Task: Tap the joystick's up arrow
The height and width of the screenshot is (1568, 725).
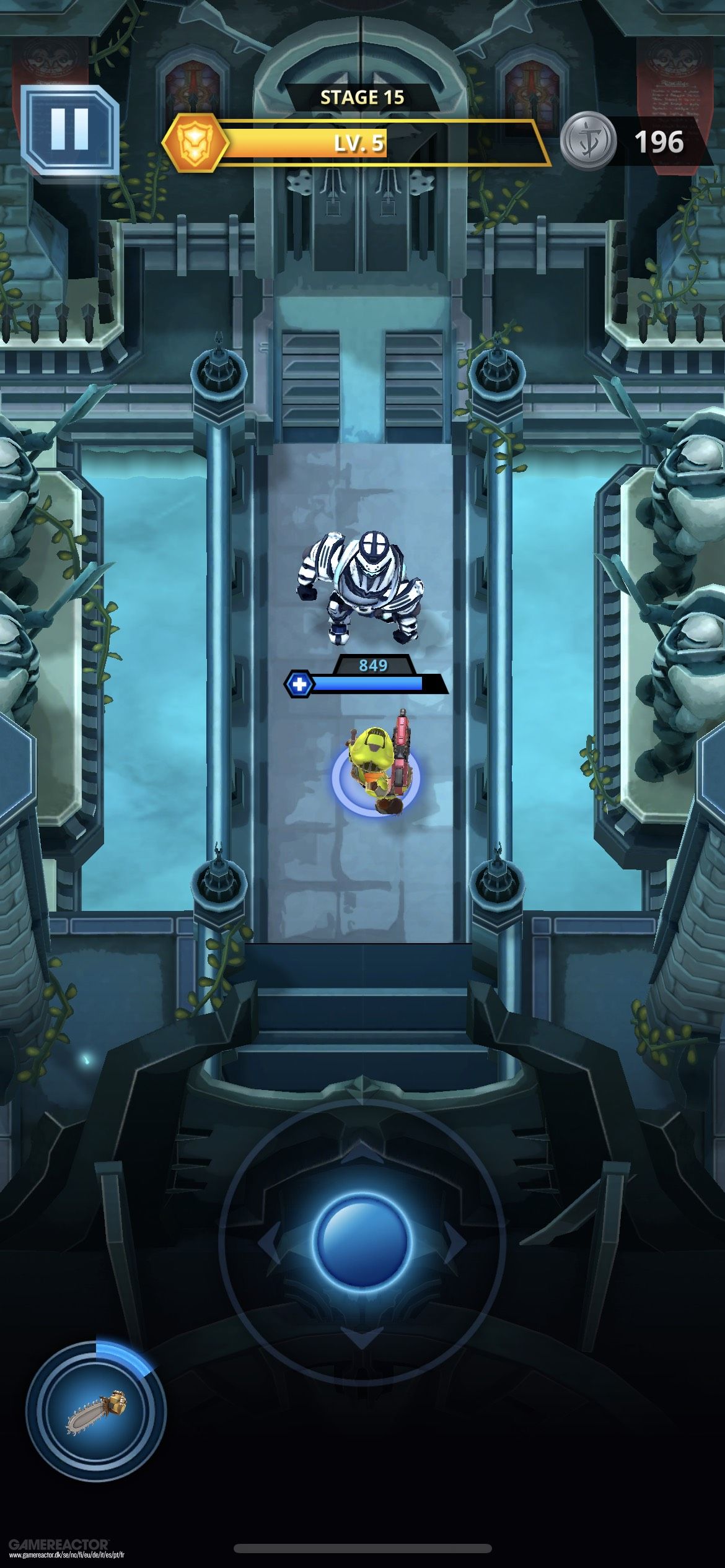Action: coord(362,1151)
